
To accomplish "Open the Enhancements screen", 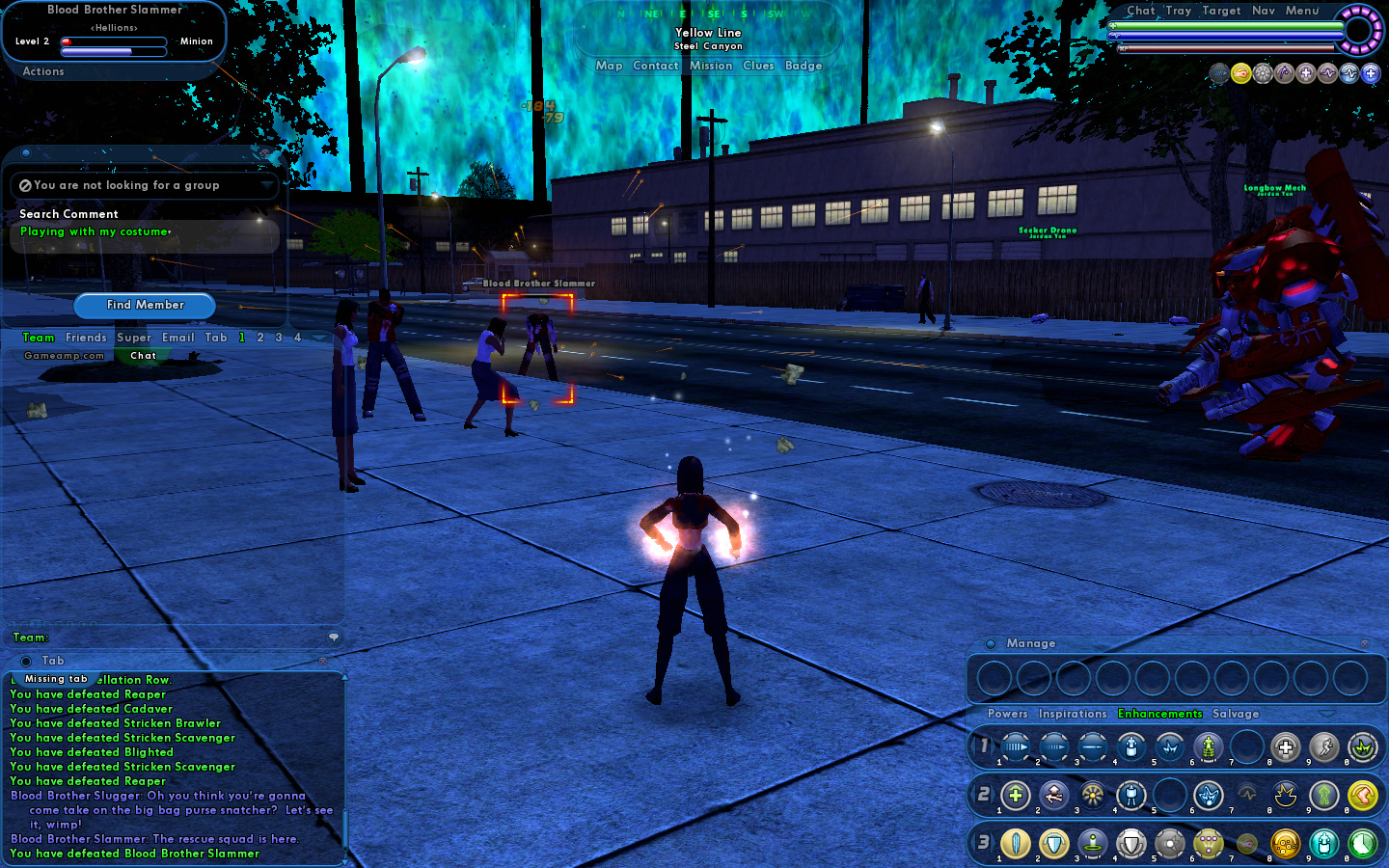I will pyautogui.click(x=1159, y=714).
